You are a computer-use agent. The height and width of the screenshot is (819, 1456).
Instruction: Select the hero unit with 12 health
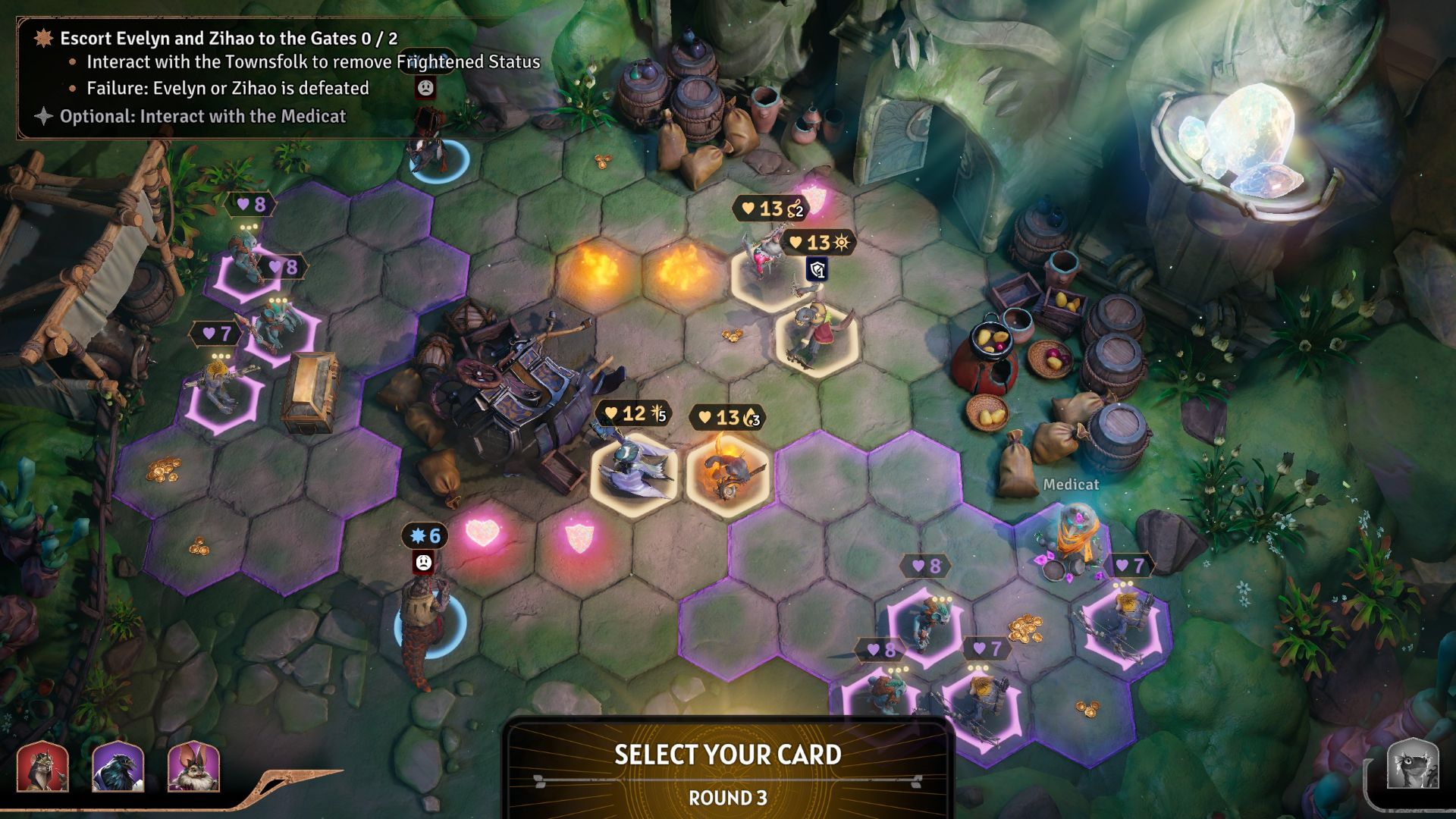[x=633, y=472]
